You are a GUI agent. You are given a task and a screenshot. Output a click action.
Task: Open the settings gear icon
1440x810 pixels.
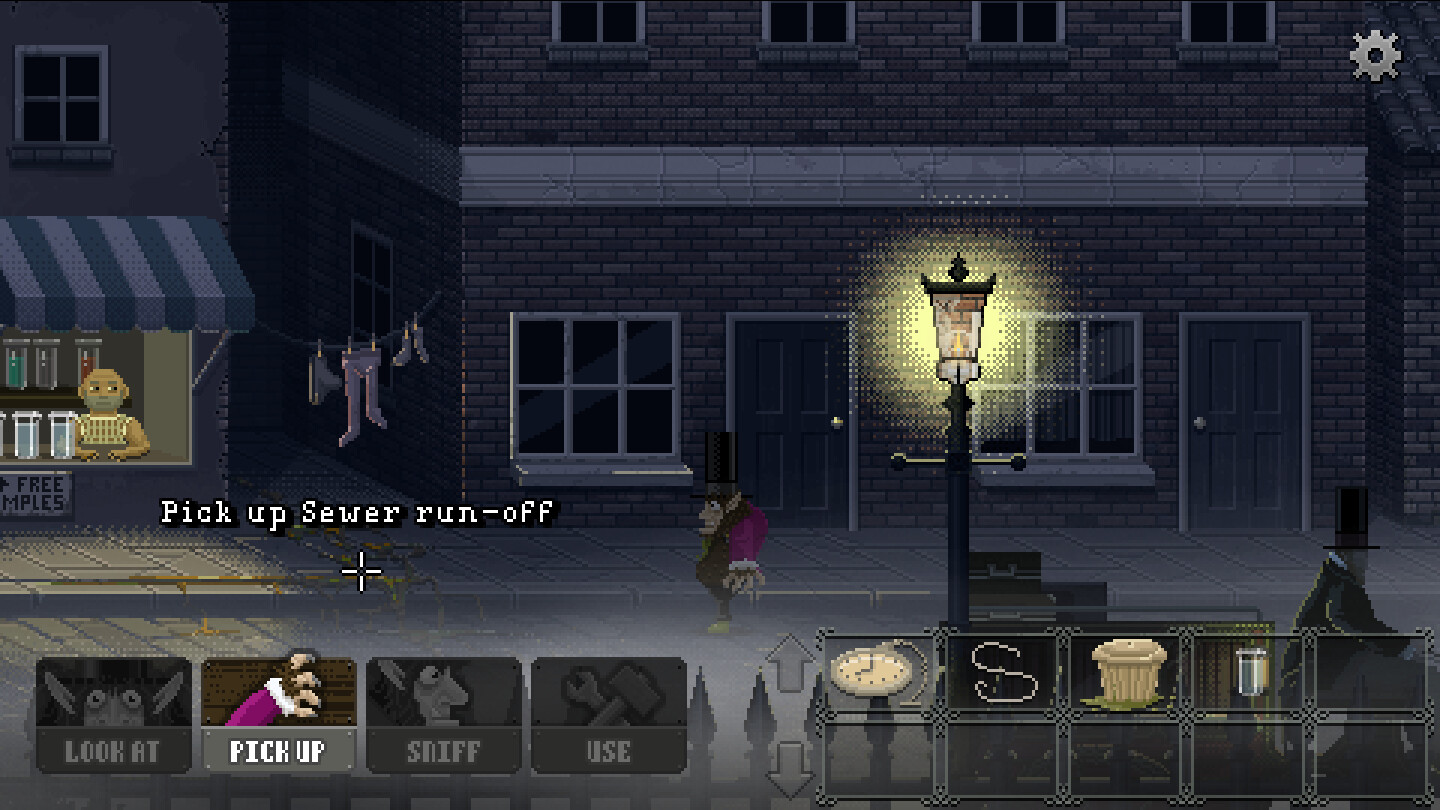1374,57
